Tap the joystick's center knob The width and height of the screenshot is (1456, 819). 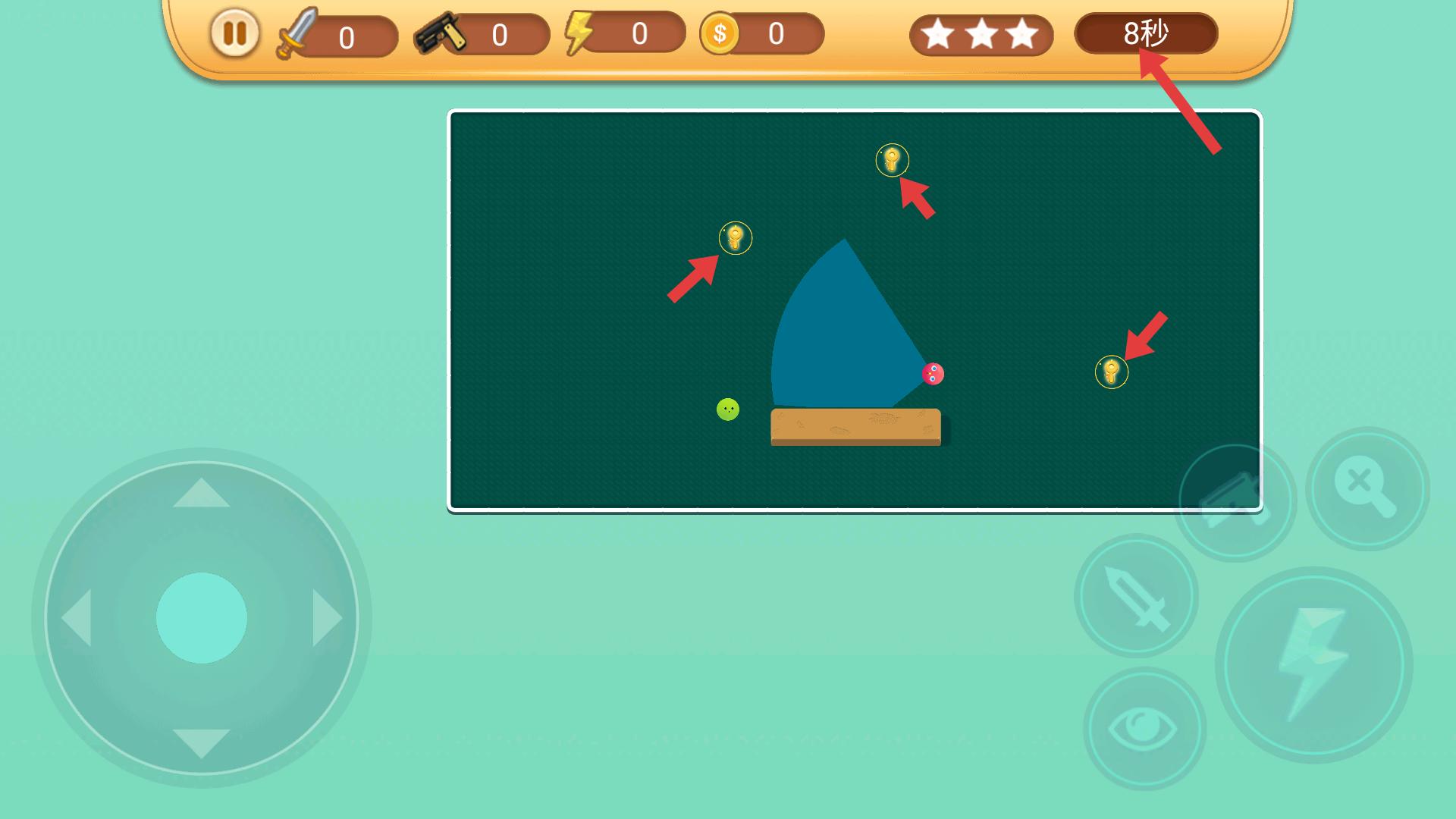(x=202, y=618)
